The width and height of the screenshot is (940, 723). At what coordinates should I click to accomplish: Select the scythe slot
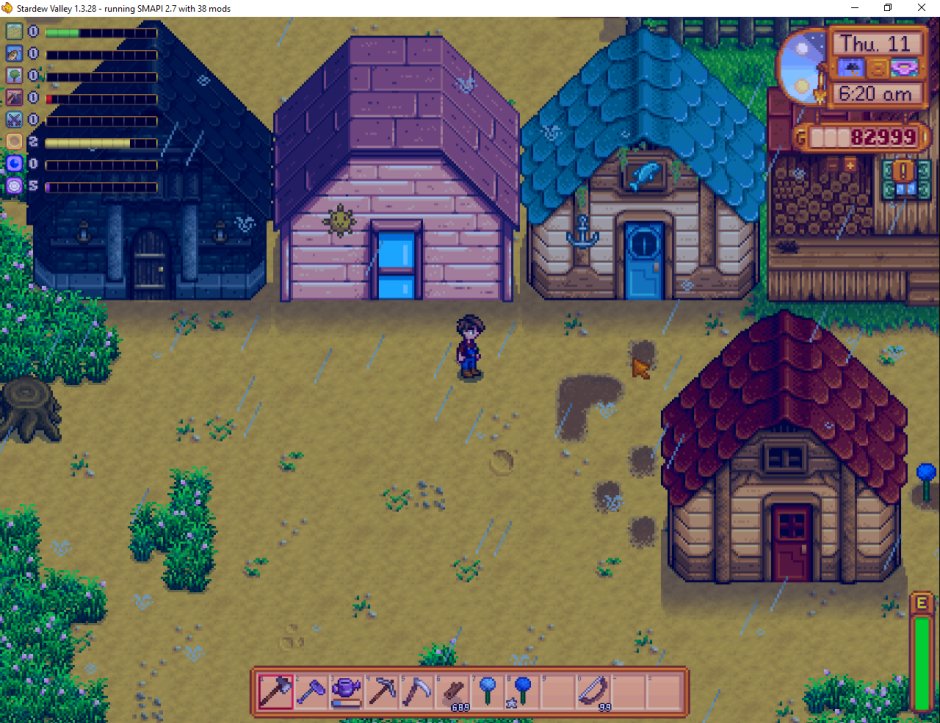click(419, 690)
